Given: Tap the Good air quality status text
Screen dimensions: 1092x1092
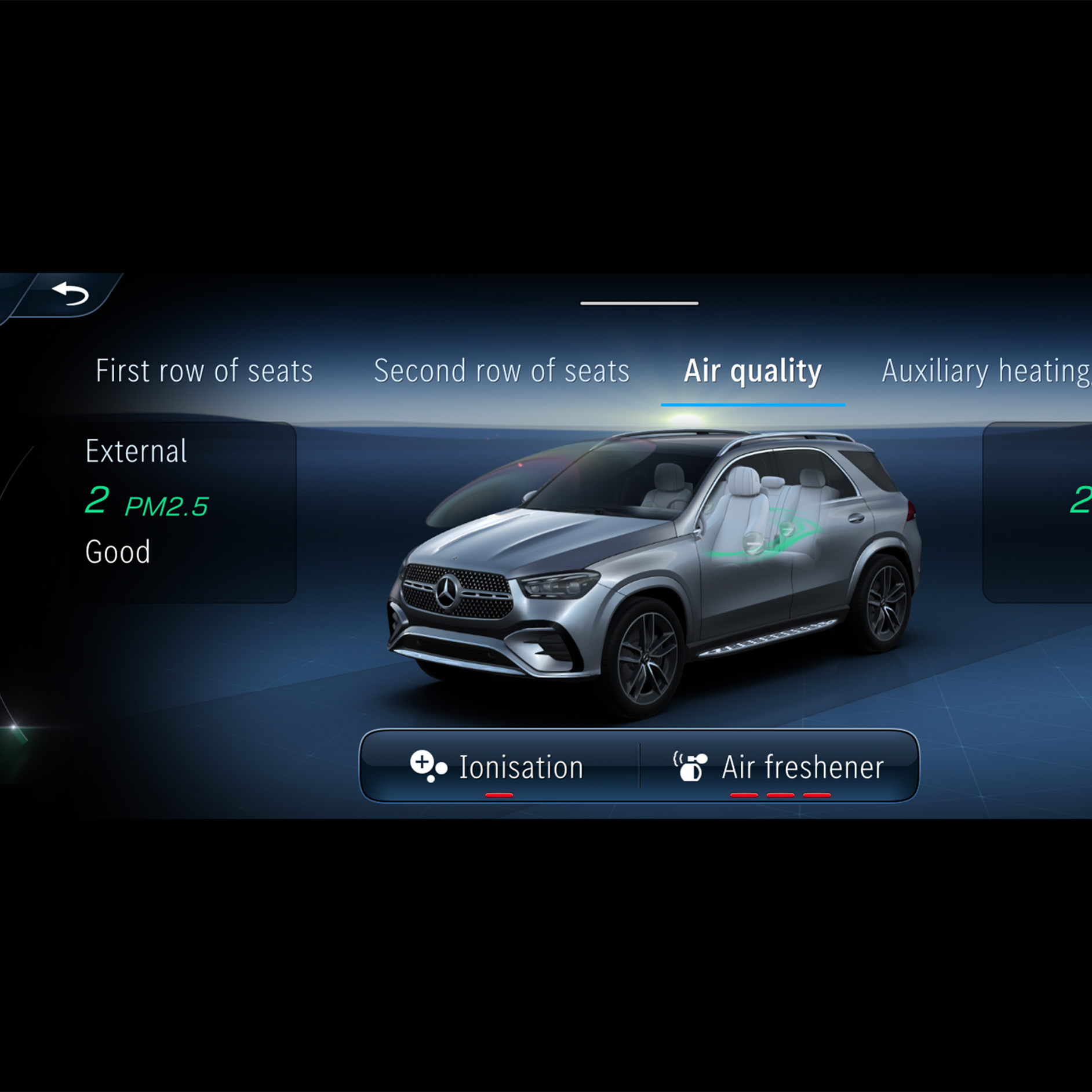Looking at the screenshot, I should click(117, 551).
